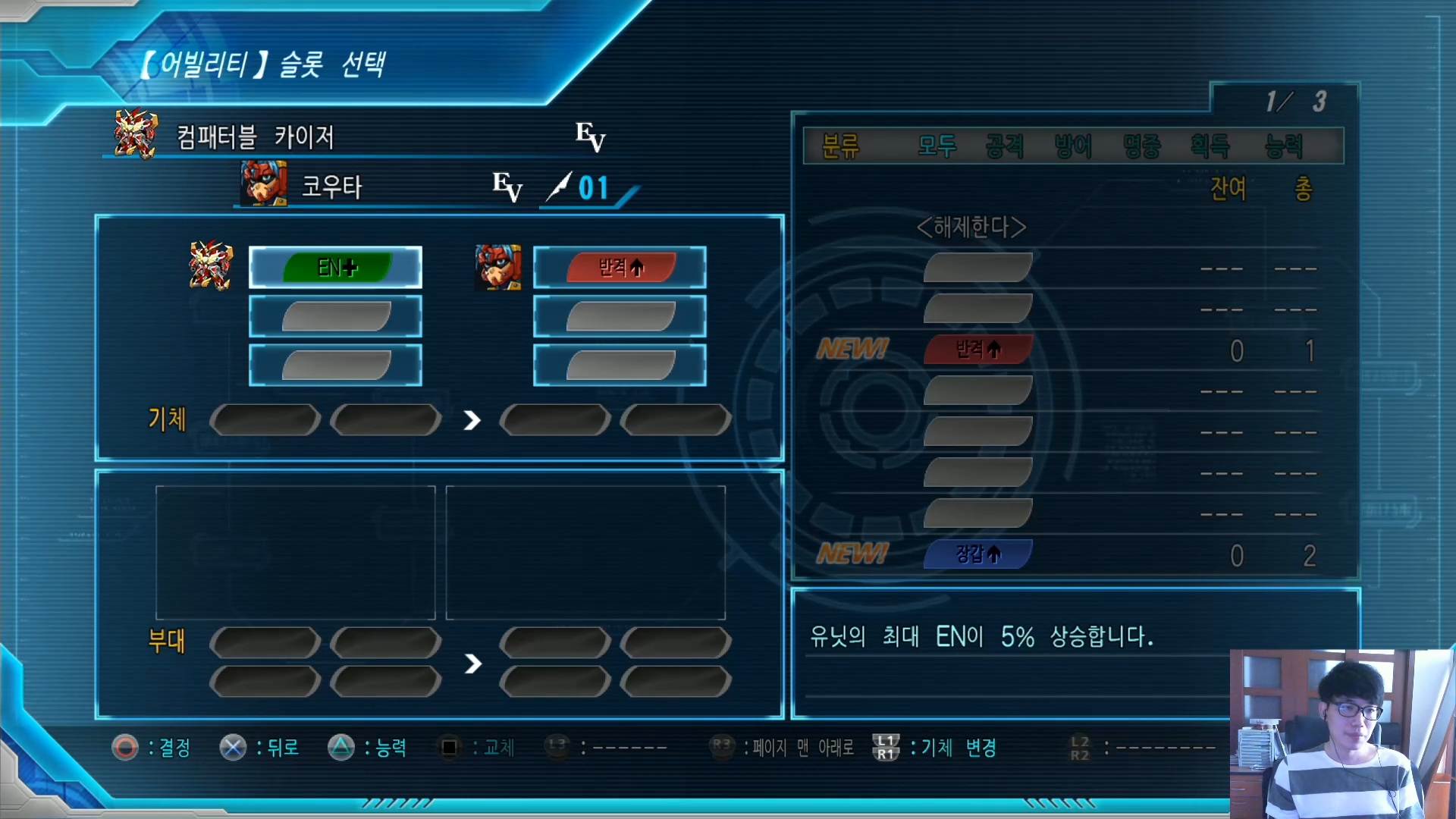Switch to the 획득 category tab
1456x819 pixels.
(1210, 146)
